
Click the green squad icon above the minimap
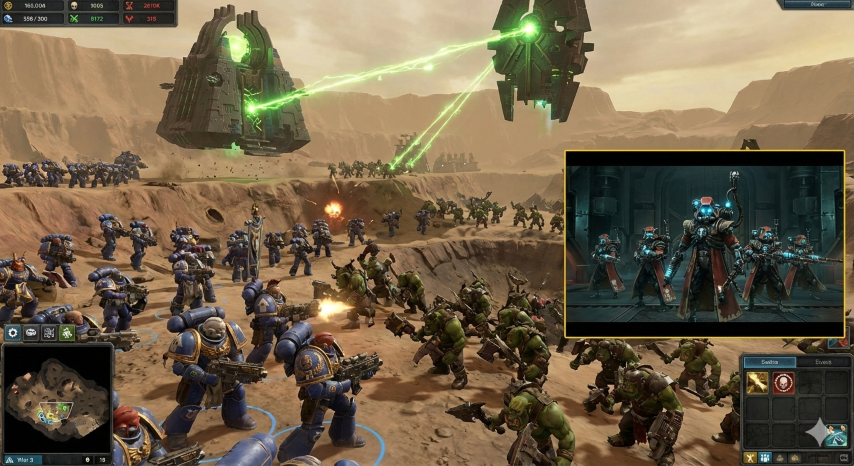(66, 333)
